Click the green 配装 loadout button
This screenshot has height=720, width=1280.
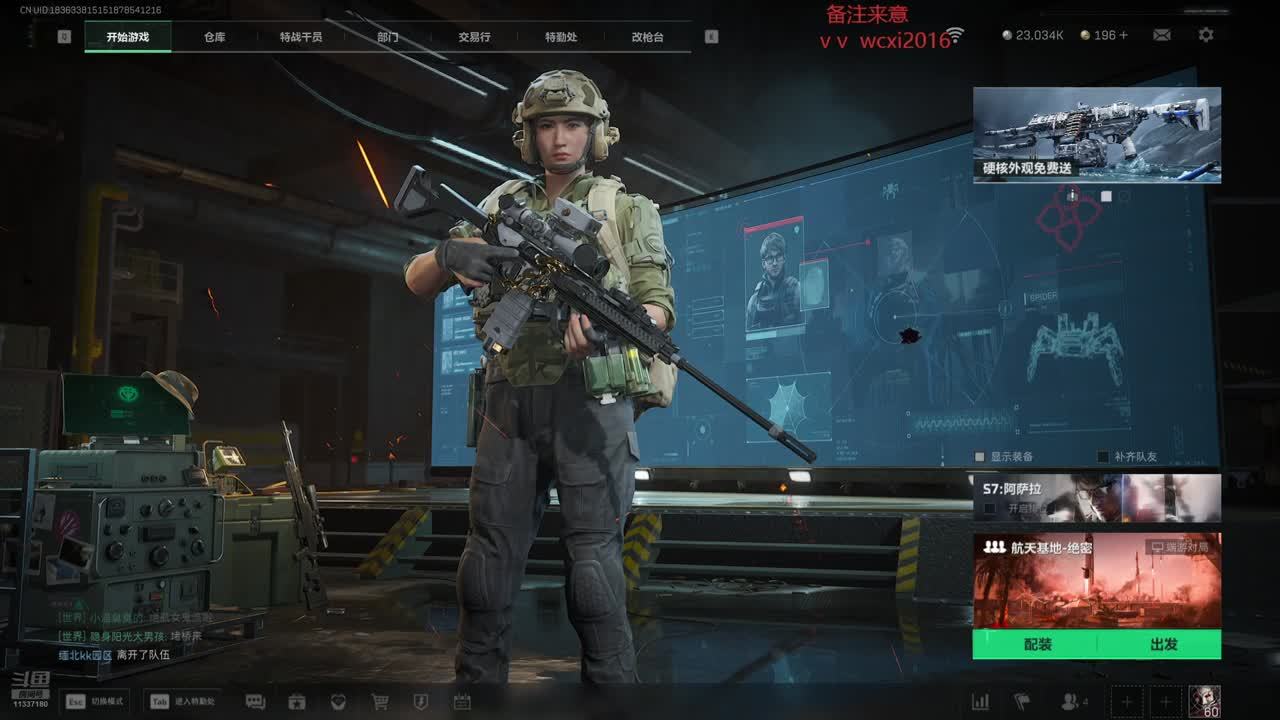(1037, 645)
